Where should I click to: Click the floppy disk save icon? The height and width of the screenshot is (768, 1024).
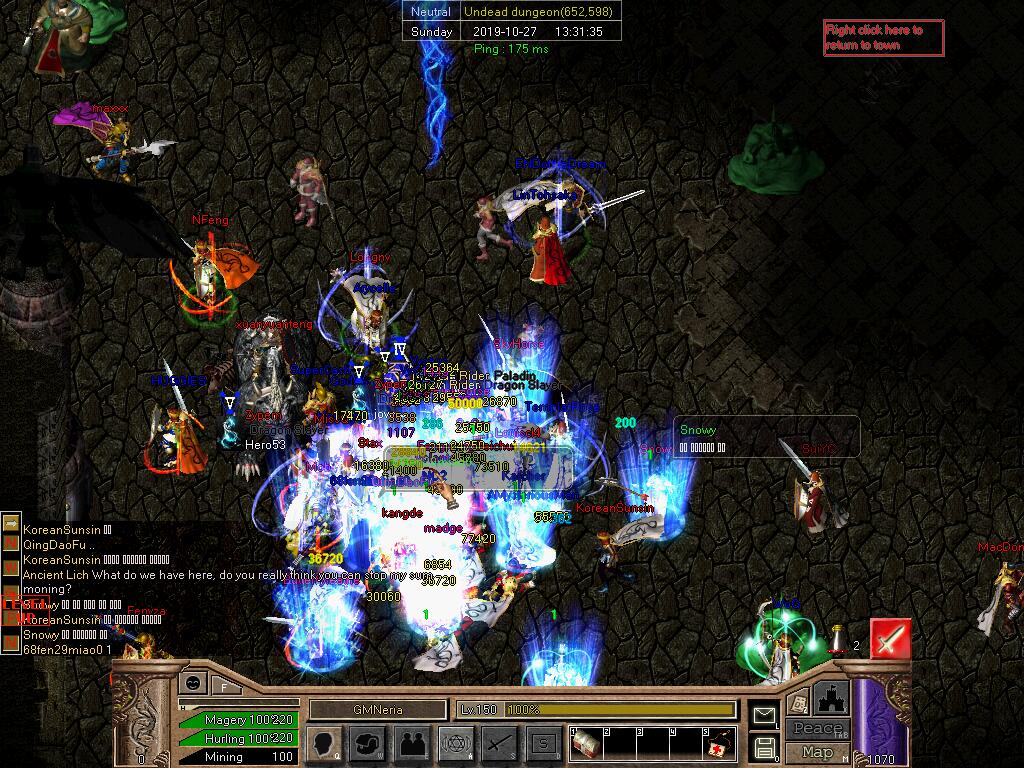(765, 746)
